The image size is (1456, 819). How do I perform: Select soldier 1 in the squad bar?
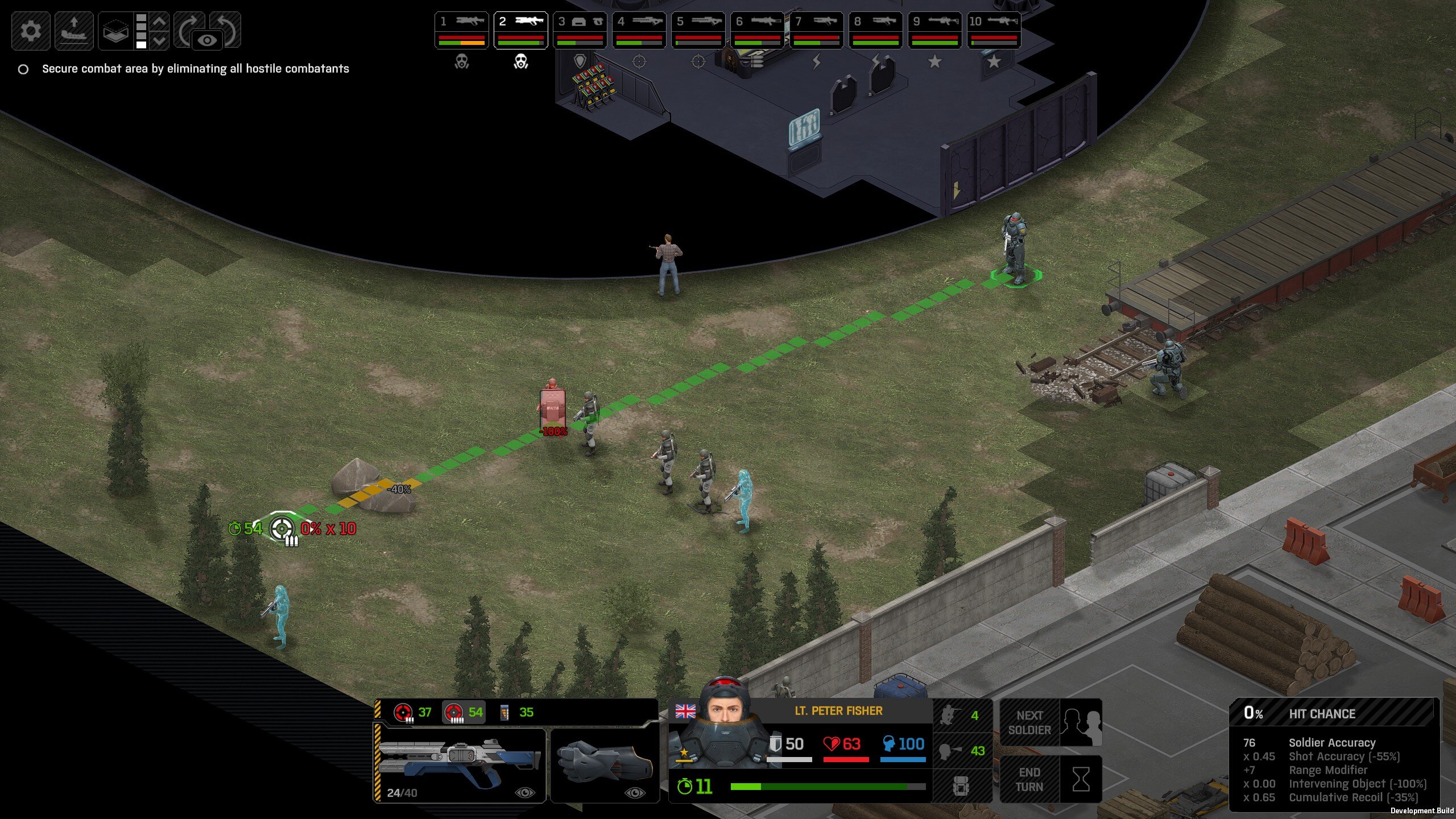coord(462,30)
